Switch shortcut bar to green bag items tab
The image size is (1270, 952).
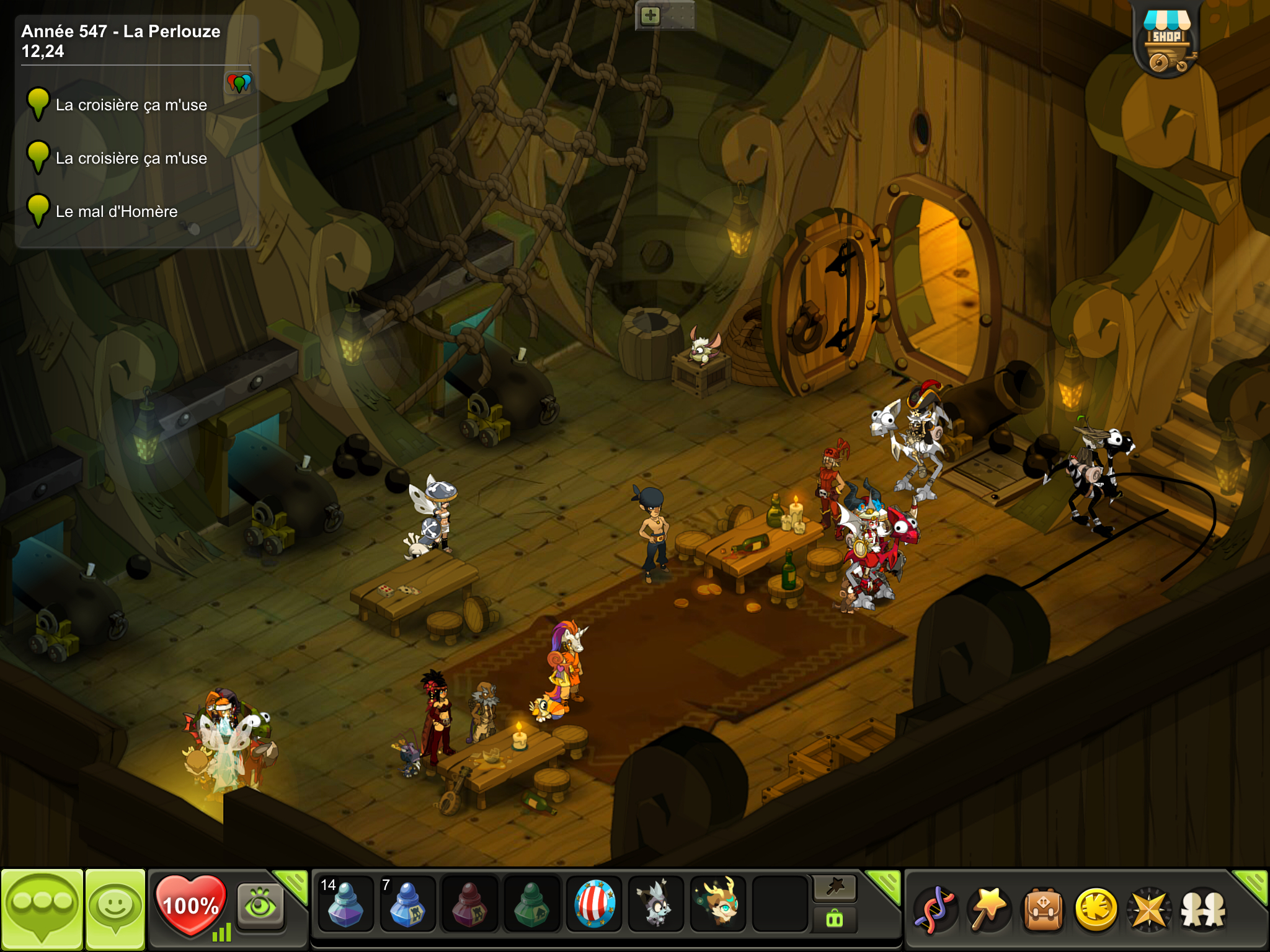(835, 919)
